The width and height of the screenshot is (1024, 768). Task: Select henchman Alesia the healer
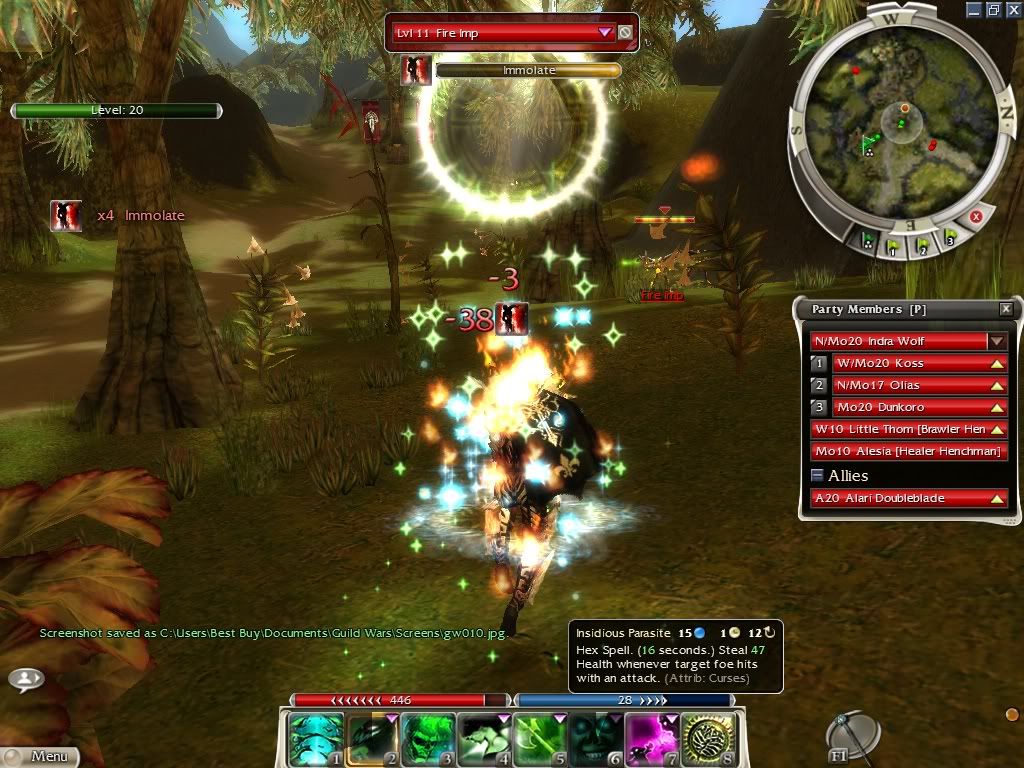coord(908,451)
